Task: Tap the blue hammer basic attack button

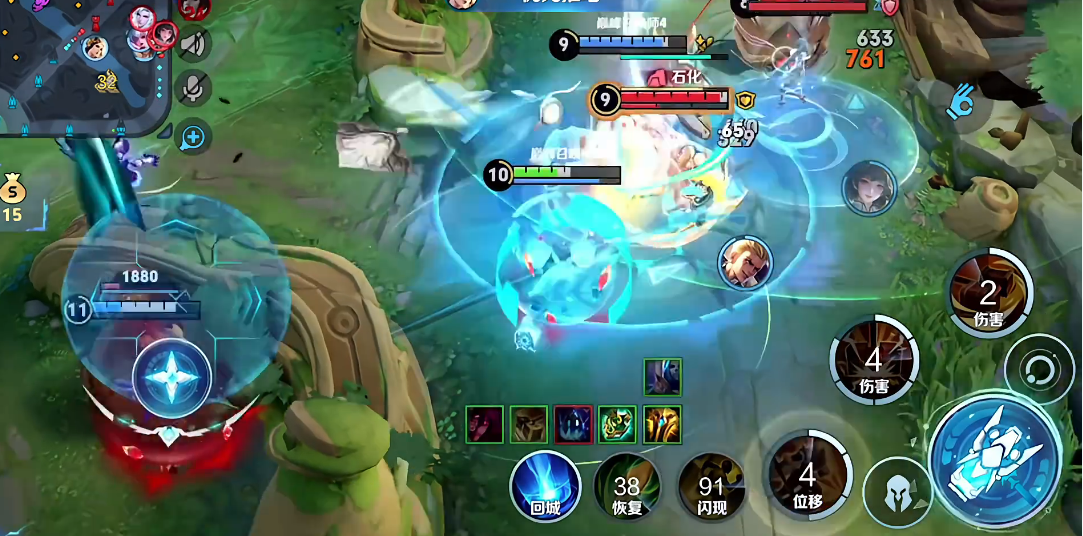Action: pos(994,460)
